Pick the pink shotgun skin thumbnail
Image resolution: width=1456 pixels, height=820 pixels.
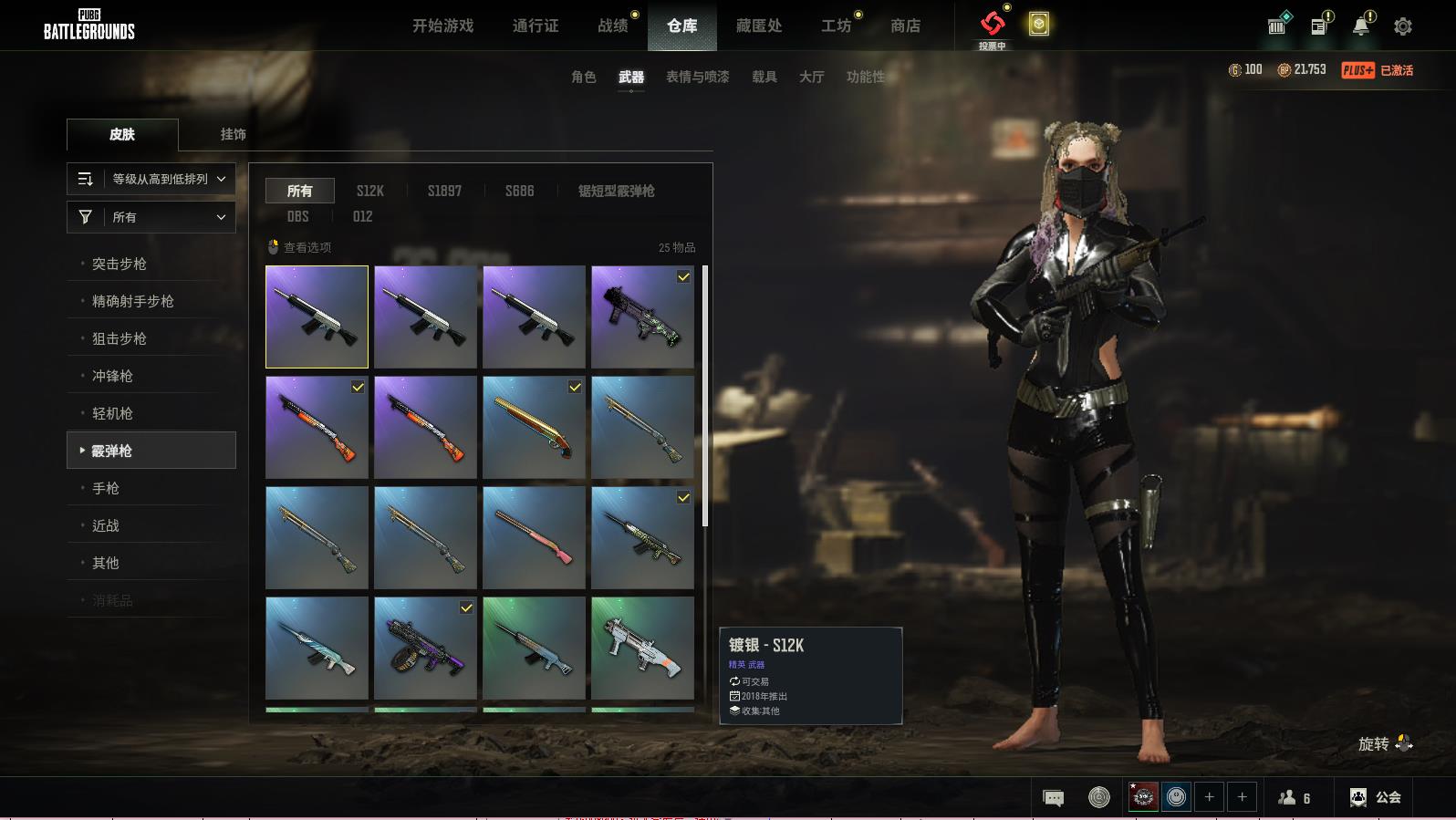coord(534,537)
